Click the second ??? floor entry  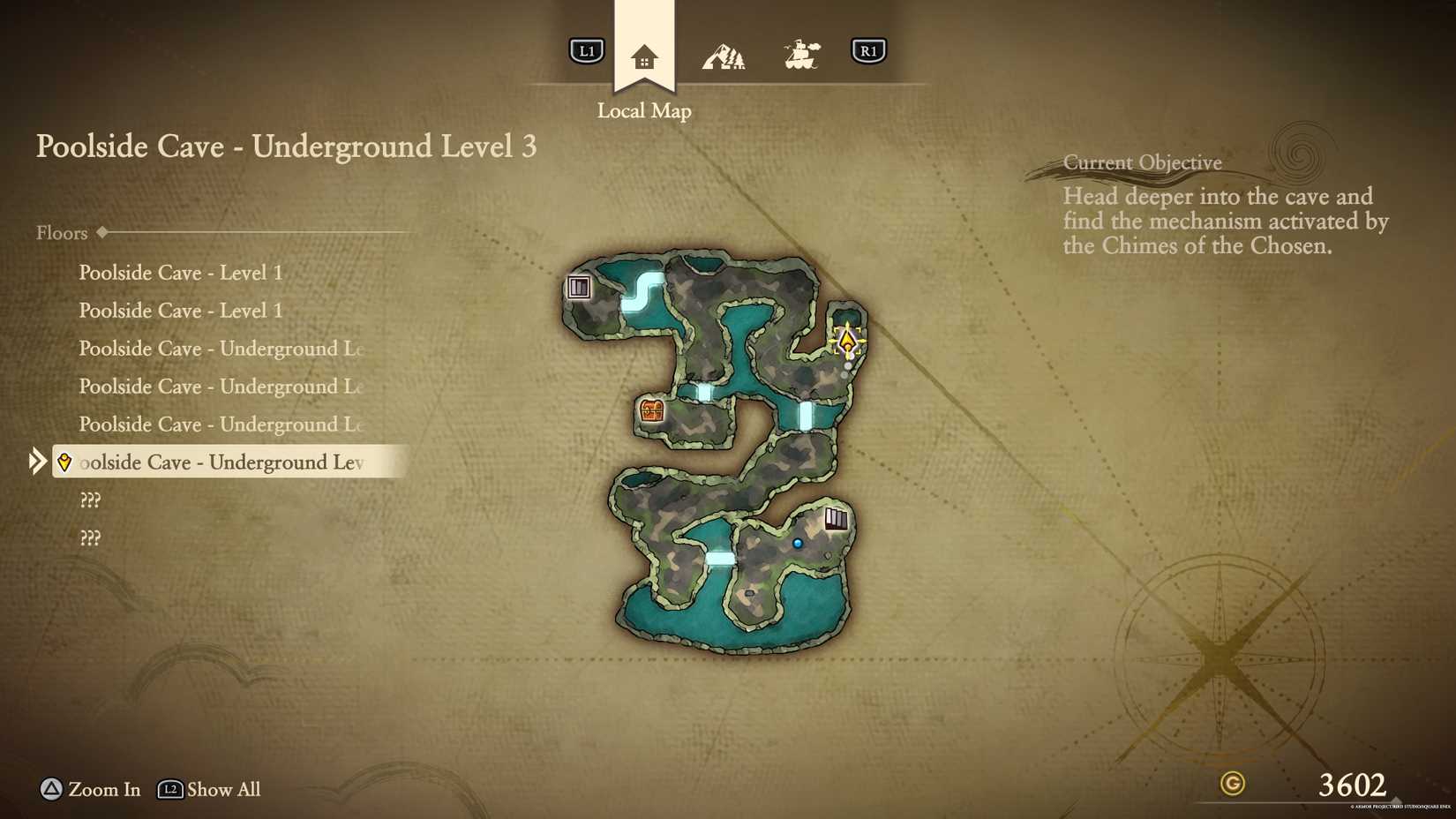(91, 537)
